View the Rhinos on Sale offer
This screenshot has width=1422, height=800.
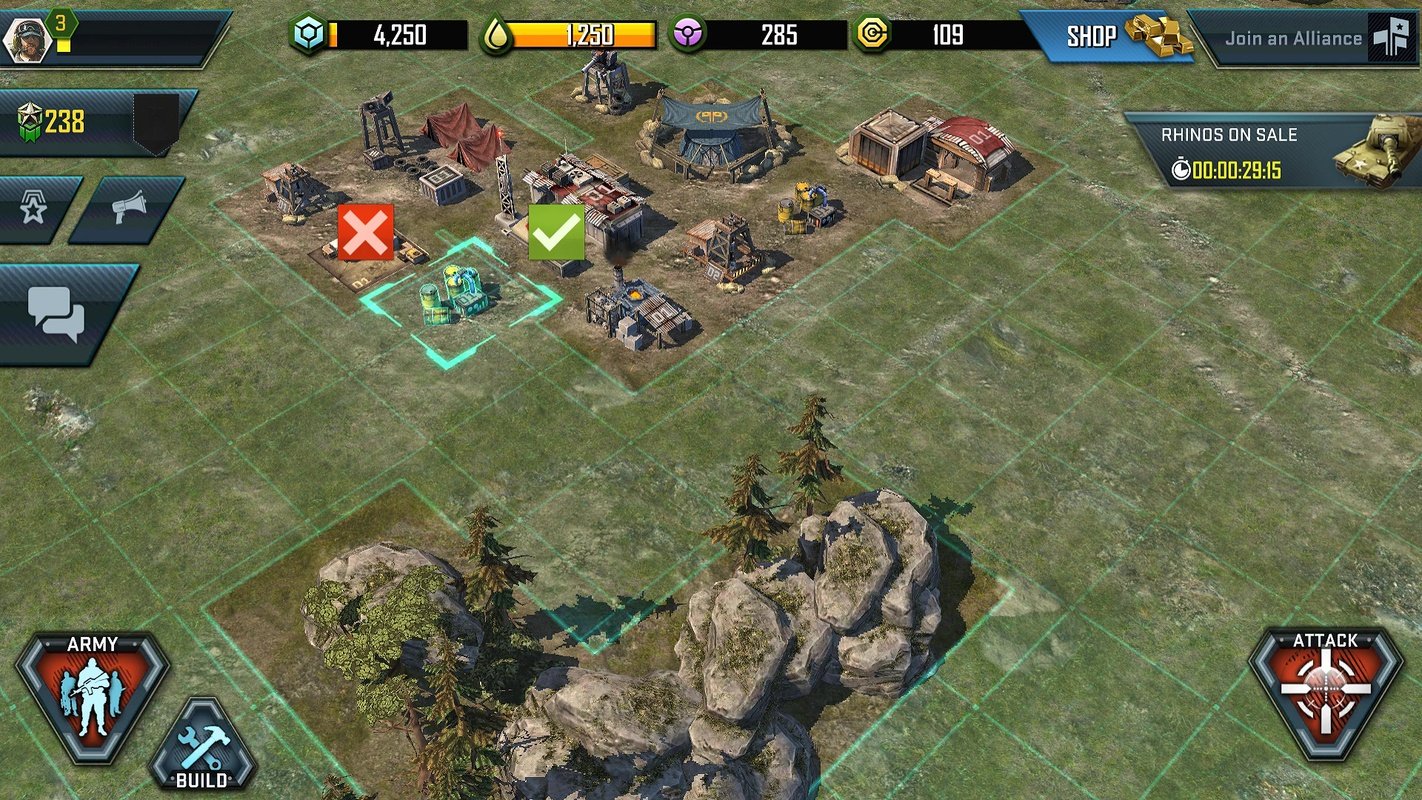tap(1270, 152)
